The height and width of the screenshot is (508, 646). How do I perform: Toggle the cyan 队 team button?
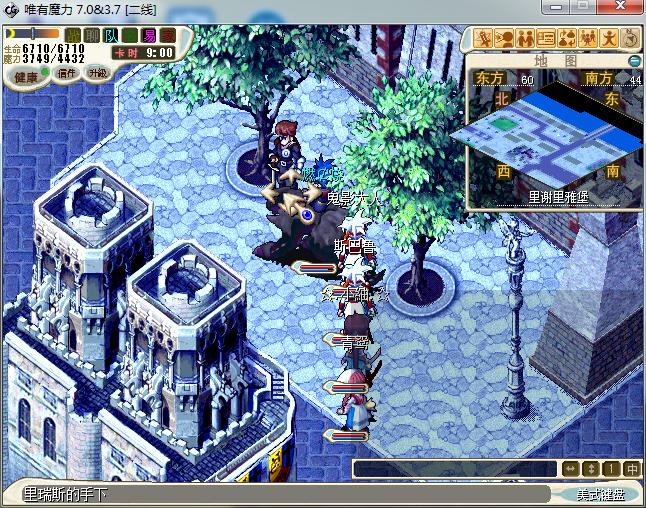(x=111, y=36)
